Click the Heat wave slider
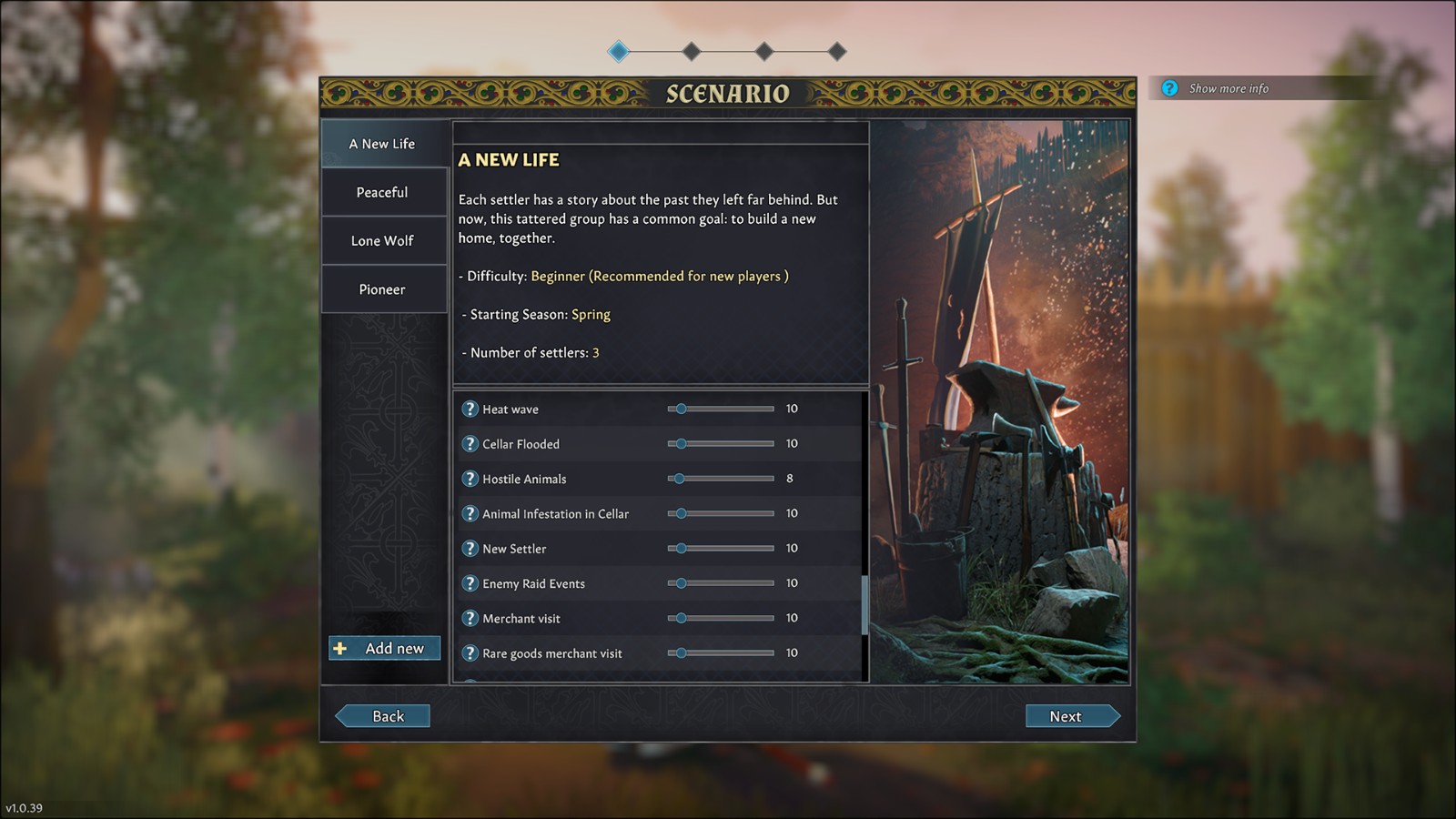Viewport: 1456px width, 819px height. click(x=721, y=409)
